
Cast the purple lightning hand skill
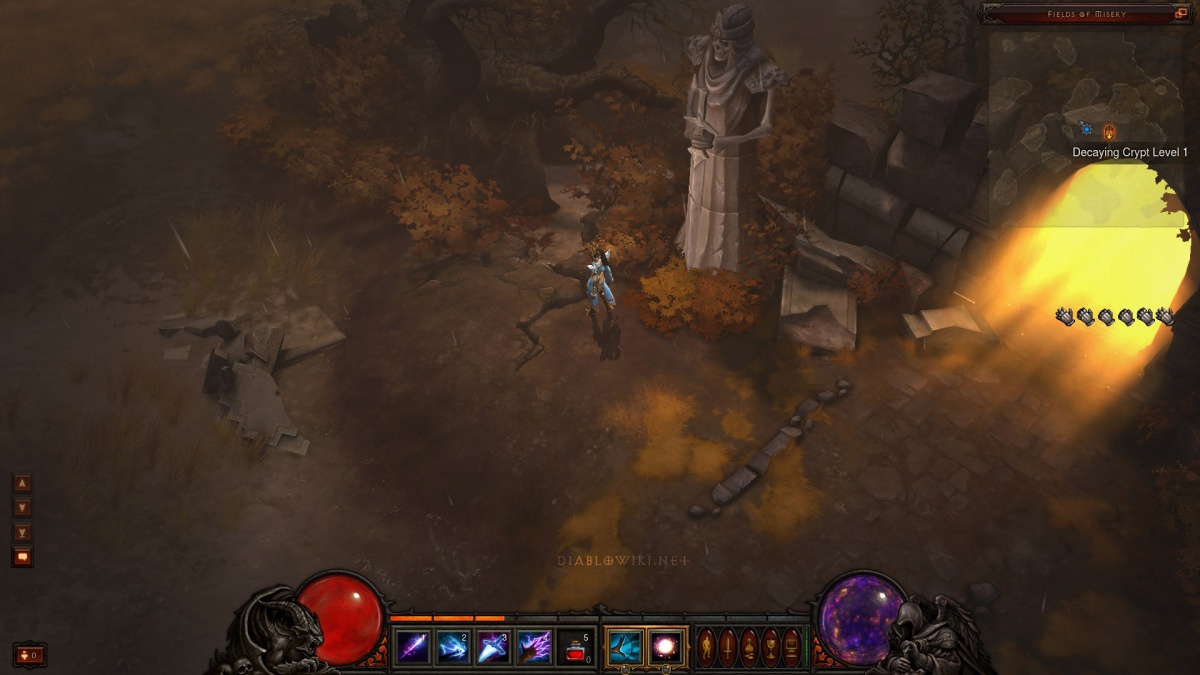pyautogui.click(x=535, y=647)
